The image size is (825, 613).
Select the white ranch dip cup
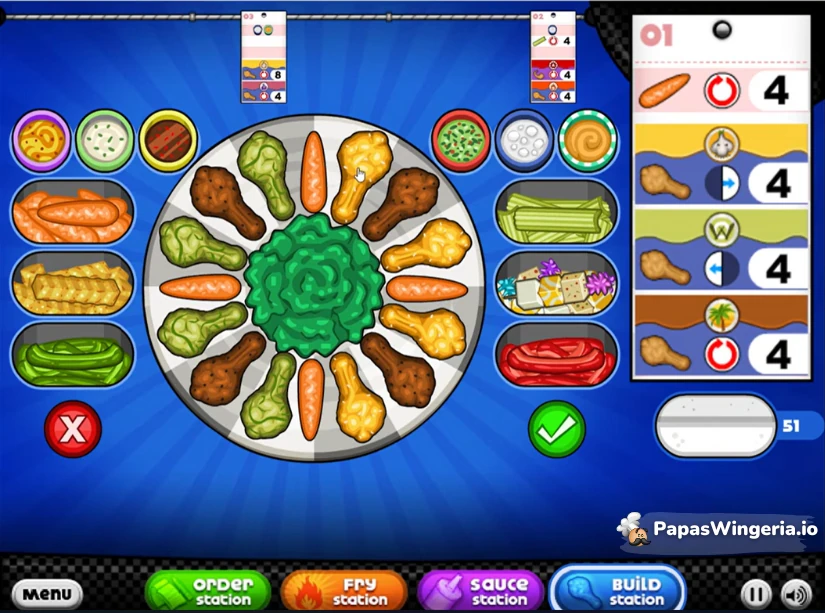[x=104, y=139]
